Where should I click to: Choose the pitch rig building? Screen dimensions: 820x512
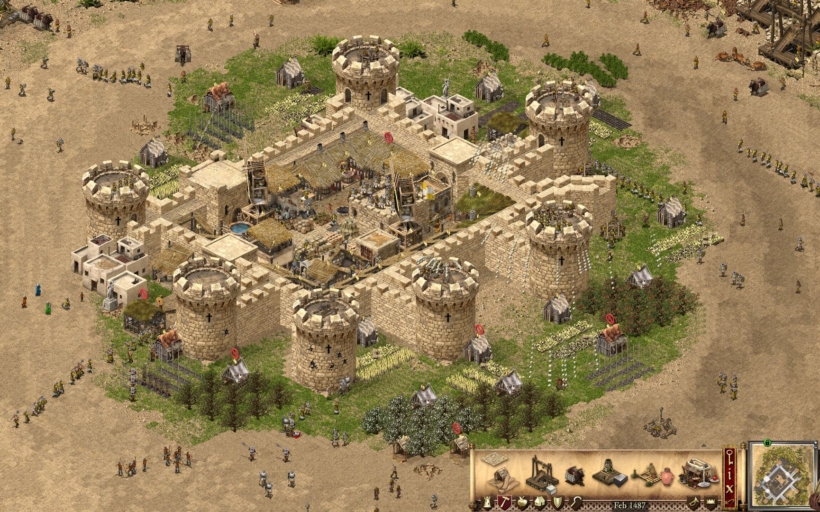coord(652,475)
